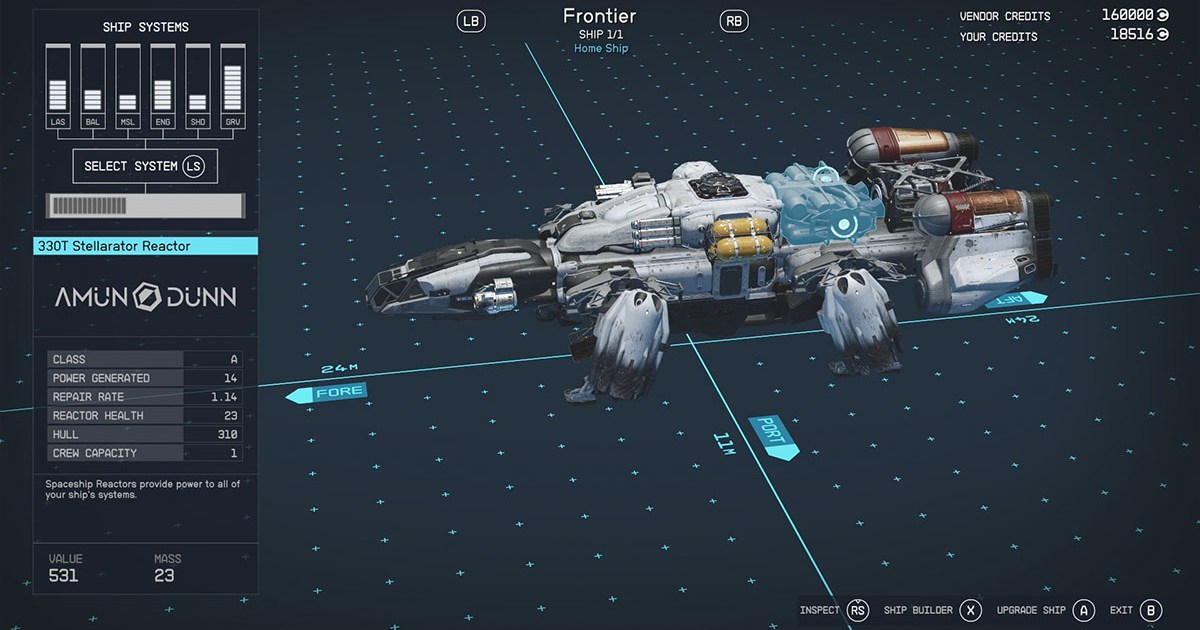Viewport: 1200px width, 630px height.
Task: Select the reactor power bar under Select System
Action: tap(145, 206)
